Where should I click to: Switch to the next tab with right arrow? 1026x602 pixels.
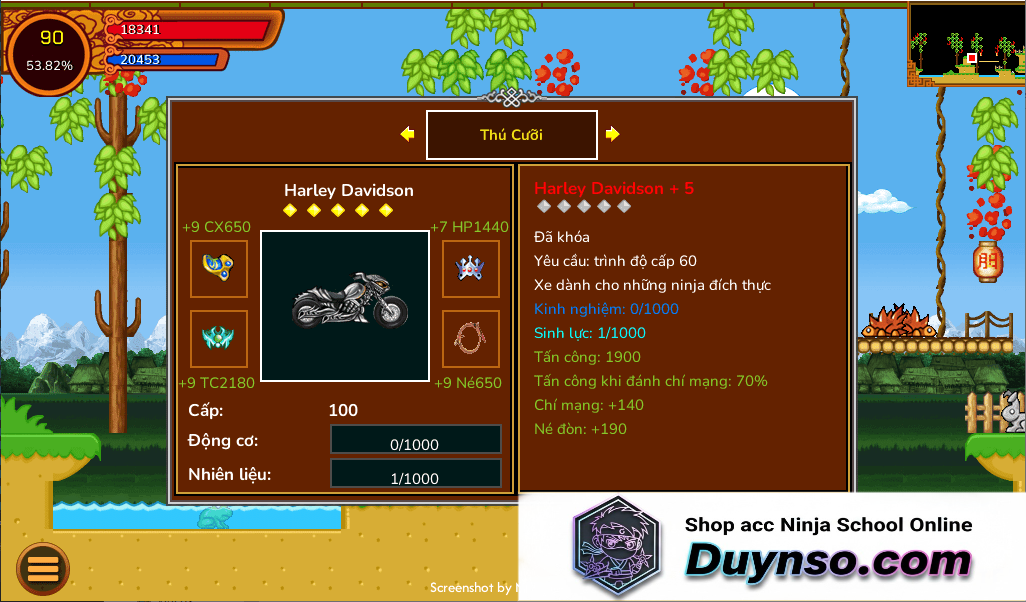pos(612,134)
